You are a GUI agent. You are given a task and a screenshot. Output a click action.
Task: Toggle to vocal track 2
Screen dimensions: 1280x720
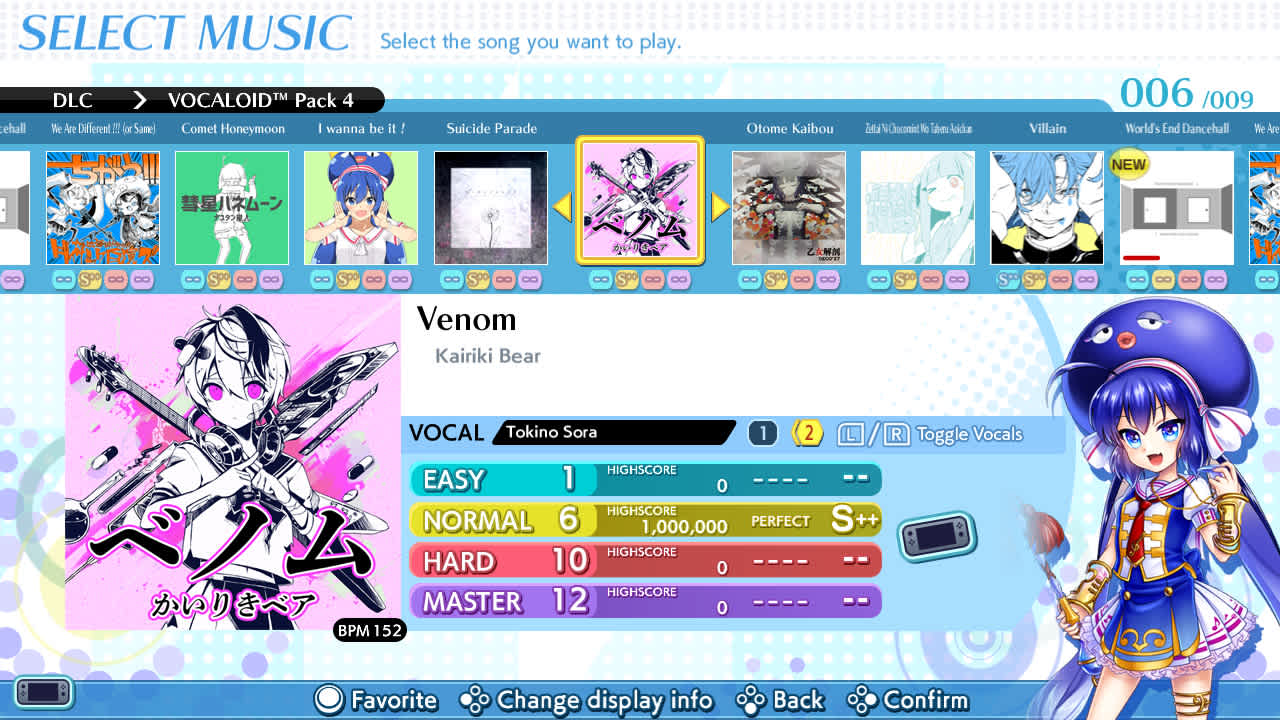click(x=806, y=432)
